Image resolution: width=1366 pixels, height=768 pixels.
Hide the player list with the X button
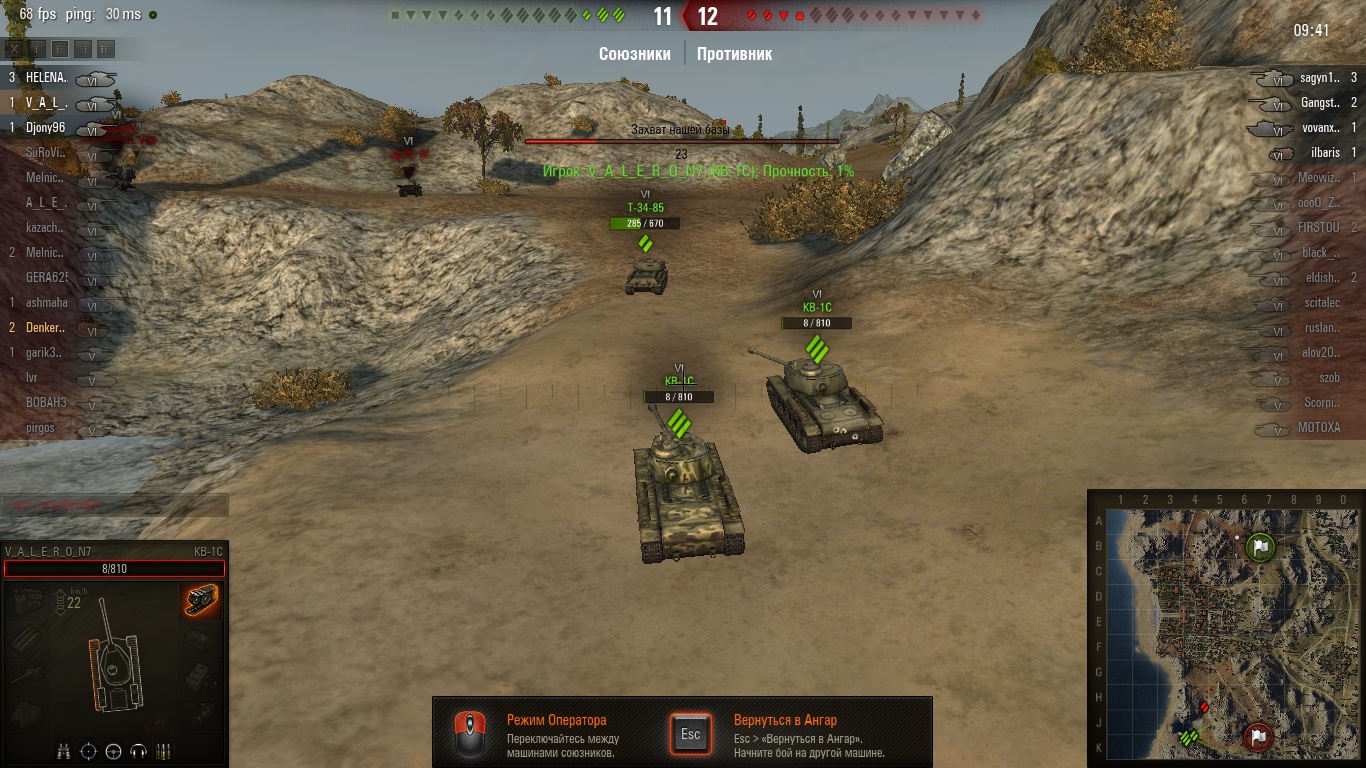click(15, 48)
